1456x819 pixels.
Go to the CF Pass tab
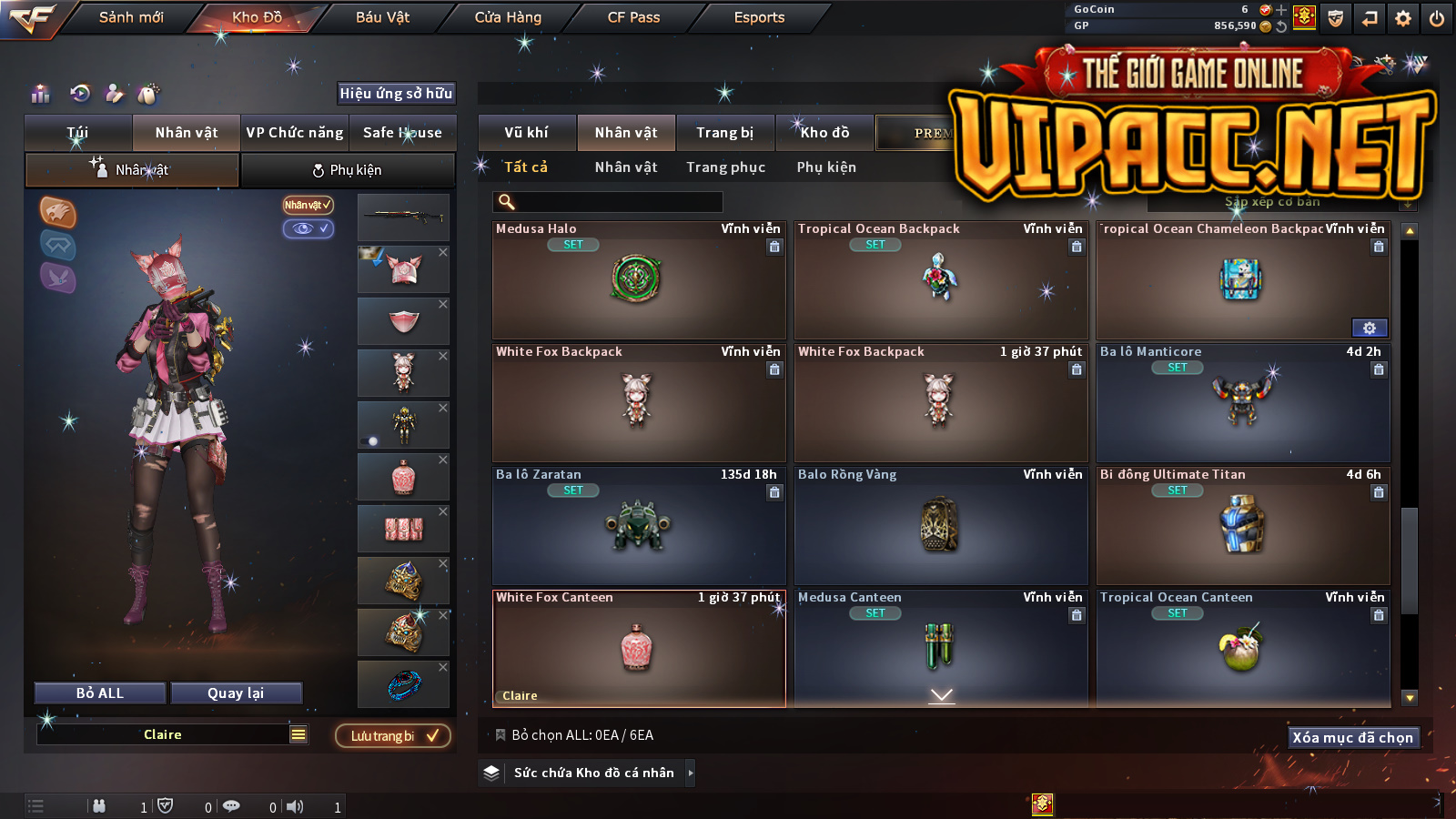[633, 17]
